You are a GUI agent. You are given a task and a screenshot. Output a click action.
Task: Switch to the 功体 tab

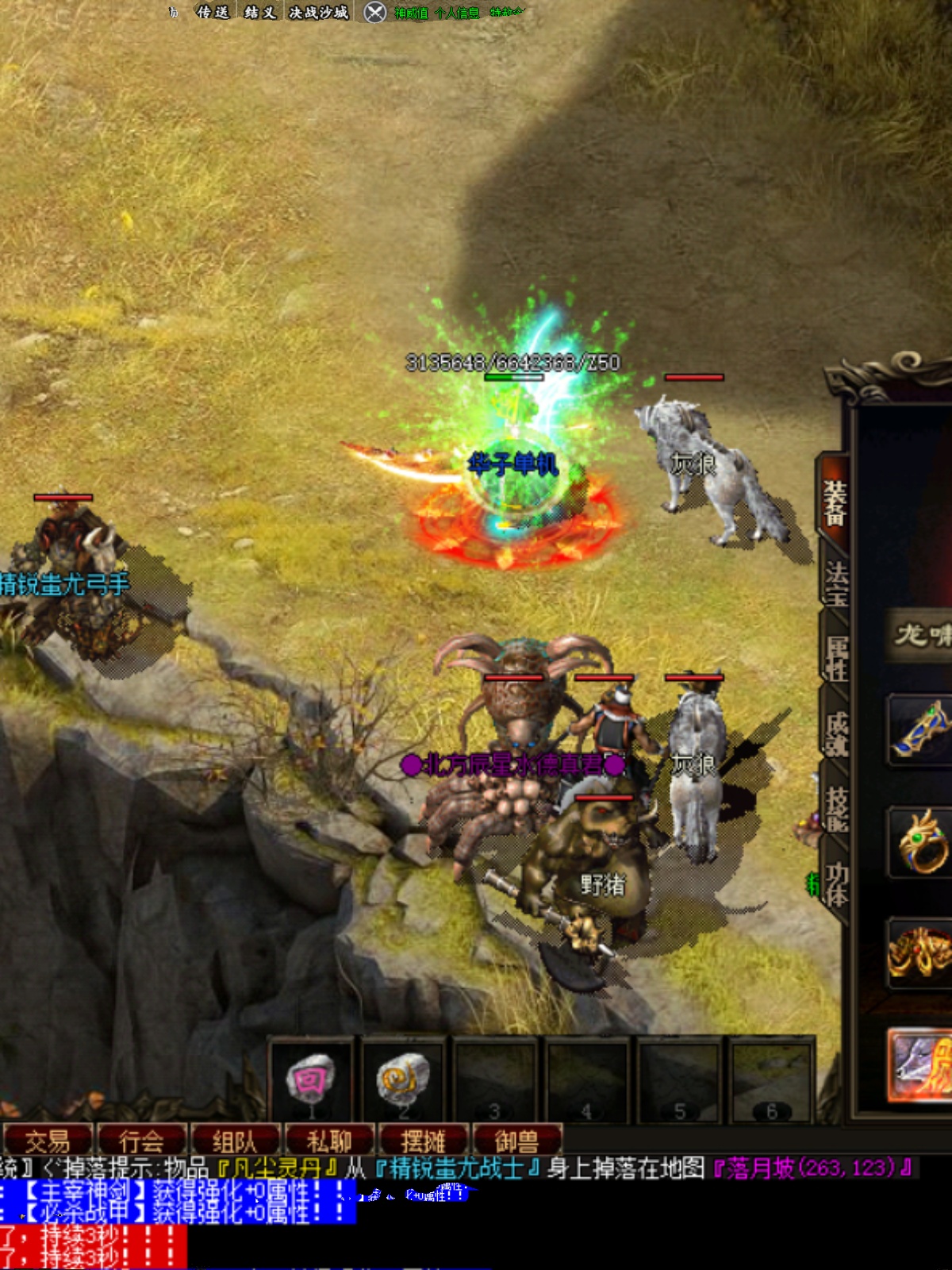coord(837,883)
